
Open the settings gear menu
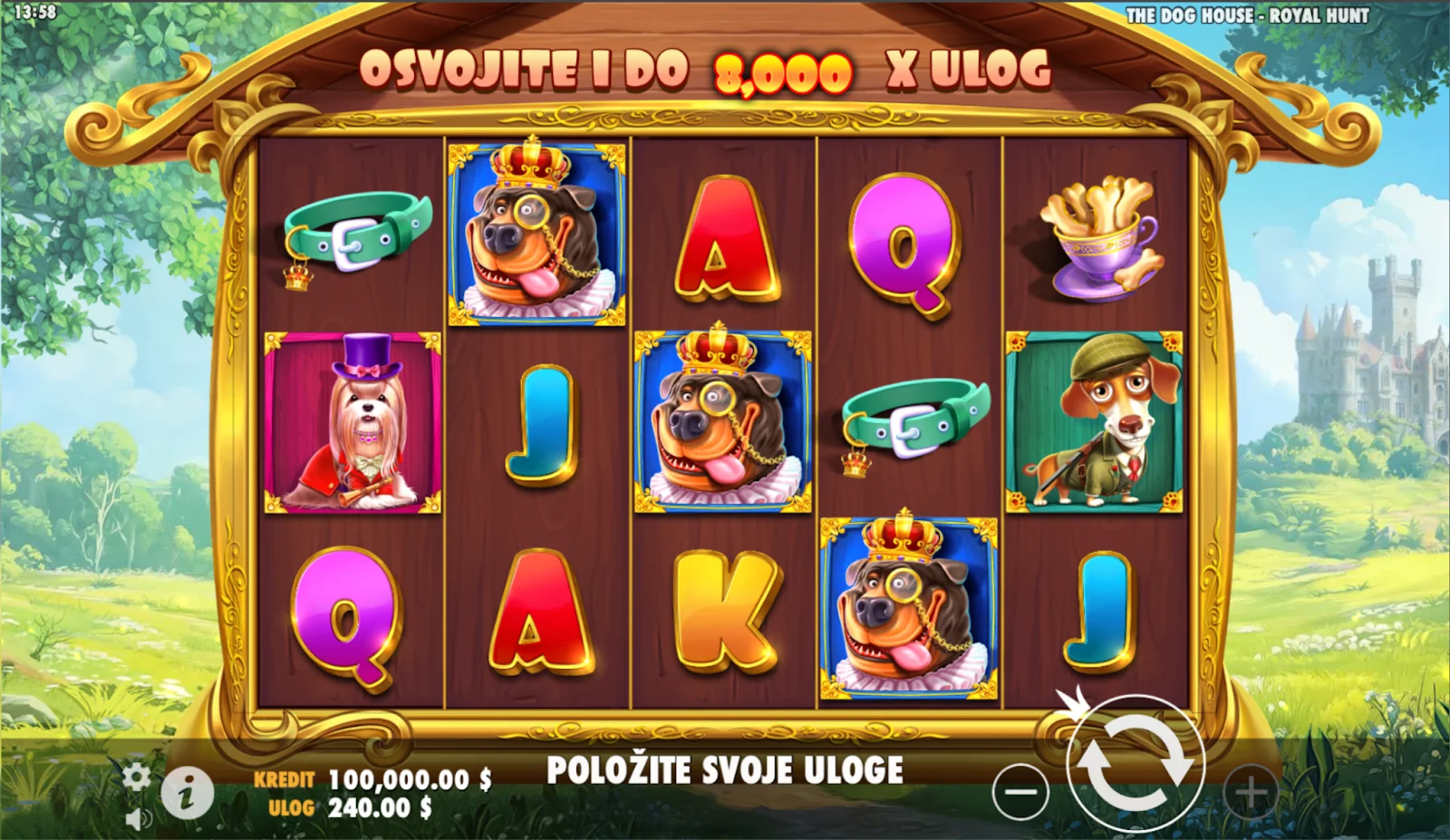(137, 776)
